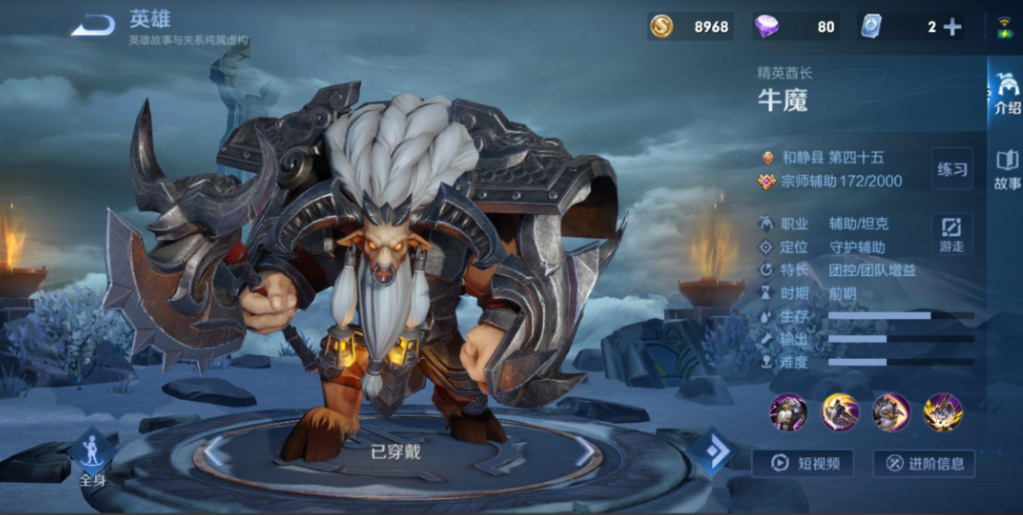Start 练习 practice mode with this hero
The height and width of the screenshot is (515, 1023).
tap(951, 169)
